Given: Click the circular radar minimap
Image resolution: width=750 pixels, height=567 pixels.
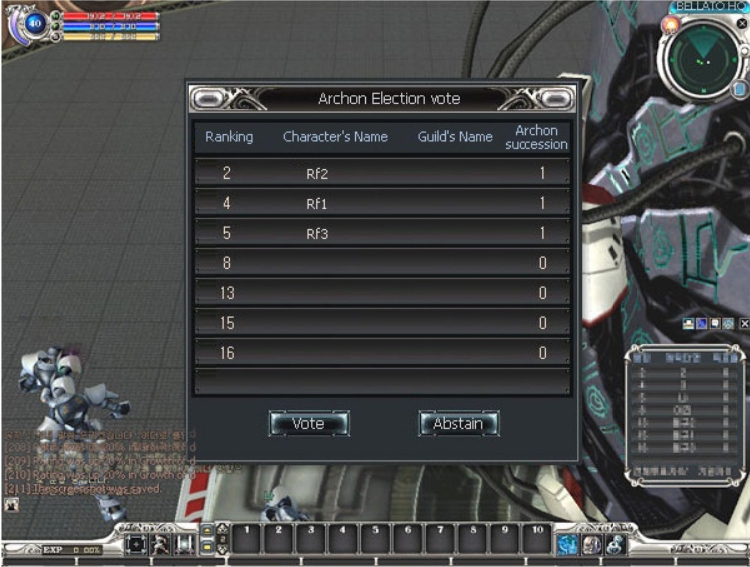Looking at the screenshot, I should click(x=703, y=59).
